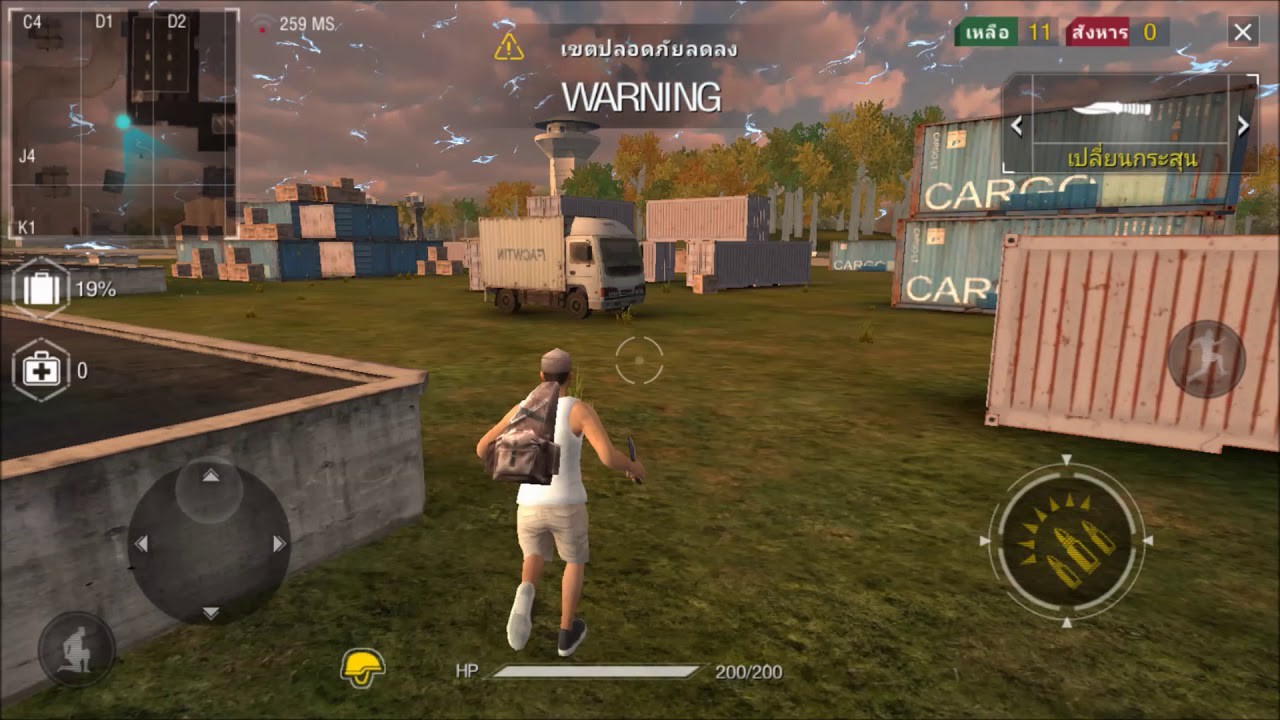Image resolution: width=1280 pixels, height=720 pixels.
Task: Click the yellow warning triangle icon
Action: (511, 45)
